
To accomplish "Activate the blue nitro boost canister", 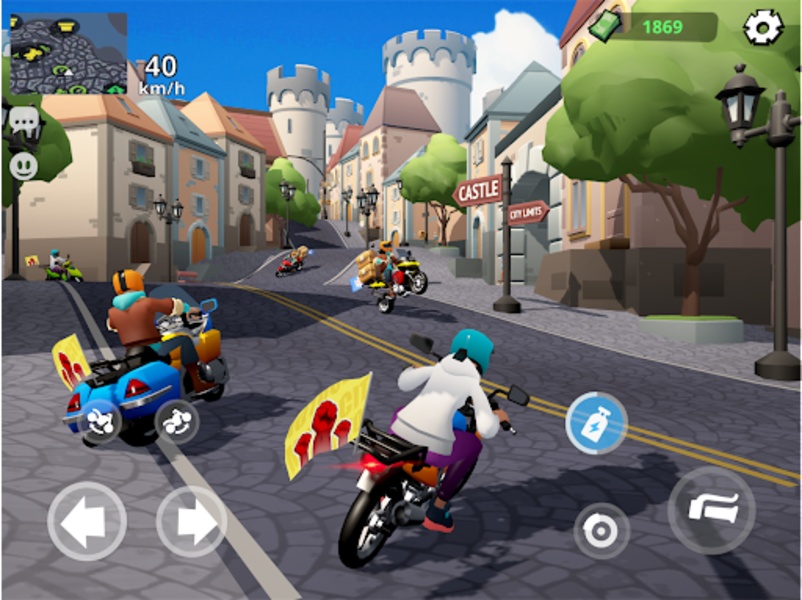I will pos(596,423).
